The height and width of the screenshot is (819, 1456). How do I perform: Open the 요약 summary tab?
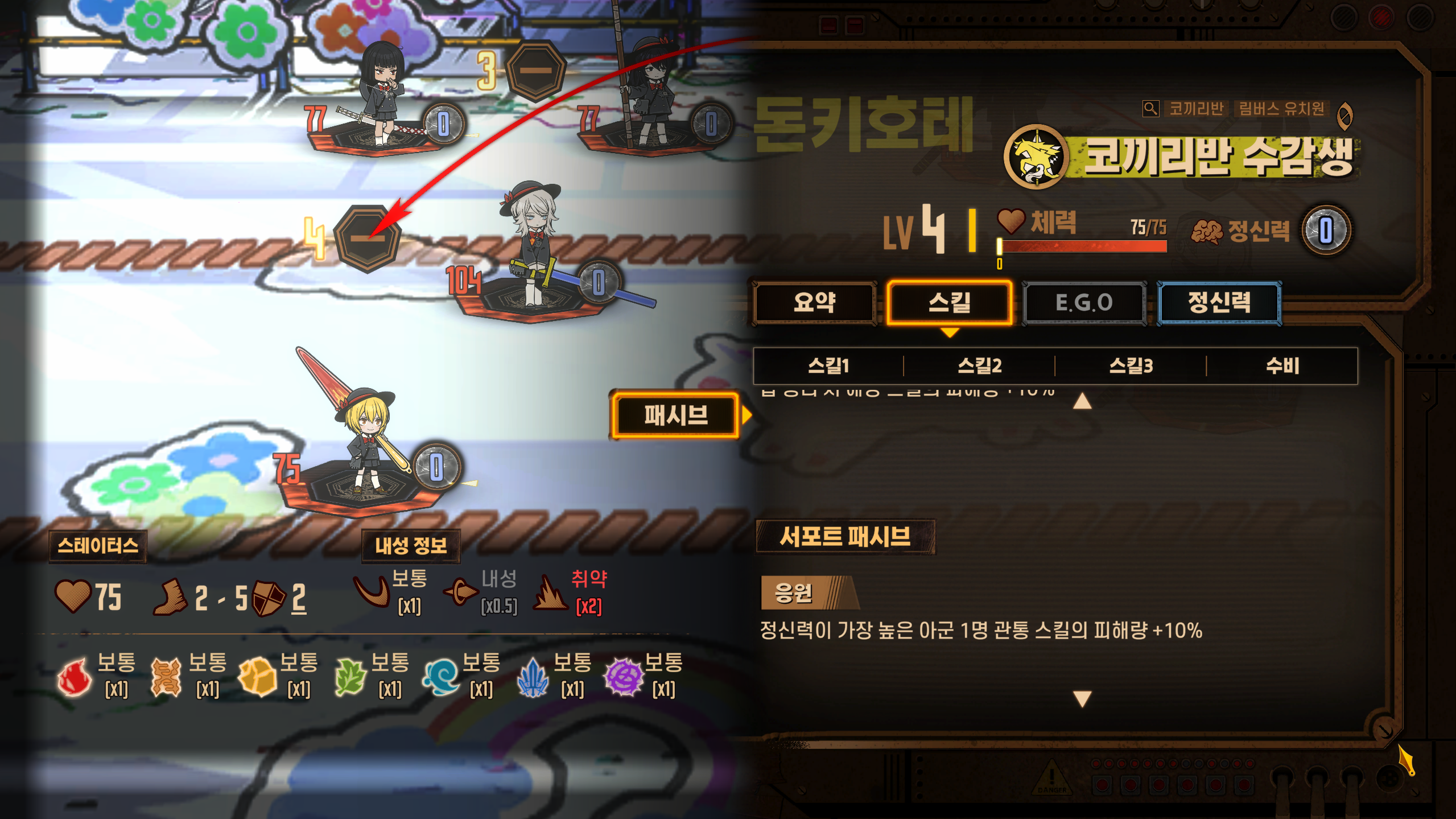click(x=815, y=302)
